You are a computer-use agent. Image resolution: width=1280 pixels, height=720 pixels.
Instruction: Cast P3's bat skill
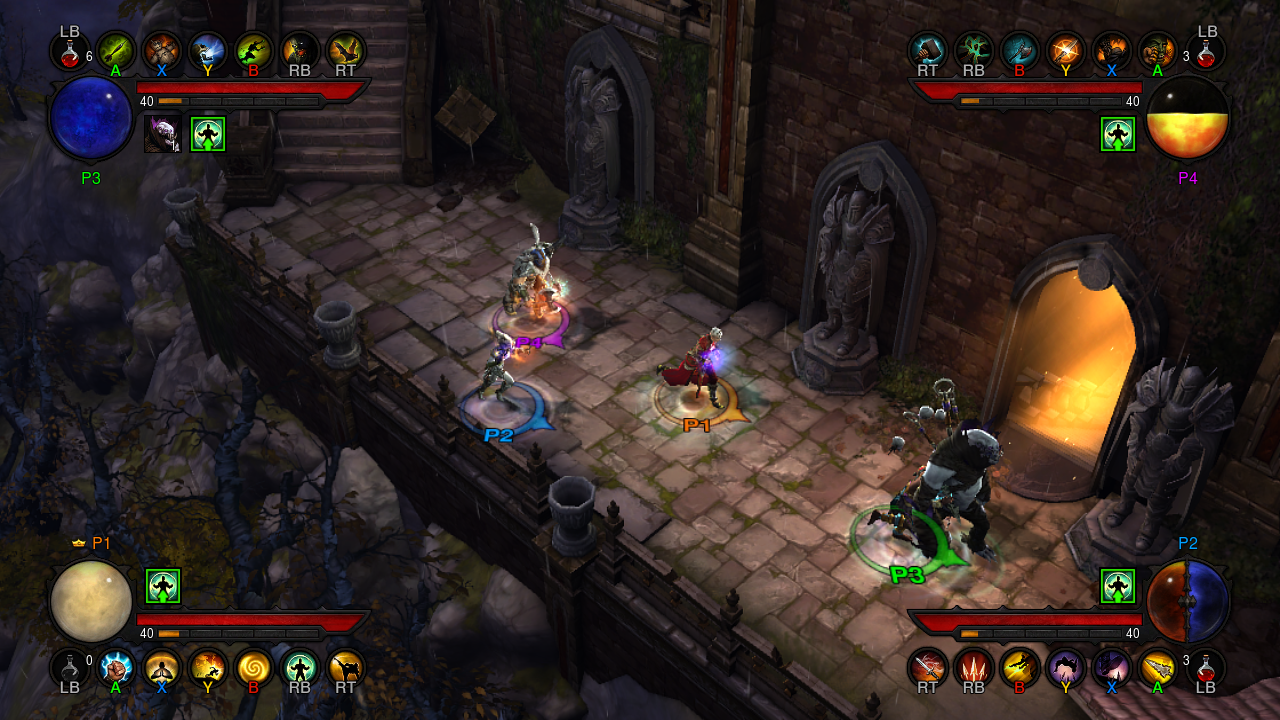346,50
